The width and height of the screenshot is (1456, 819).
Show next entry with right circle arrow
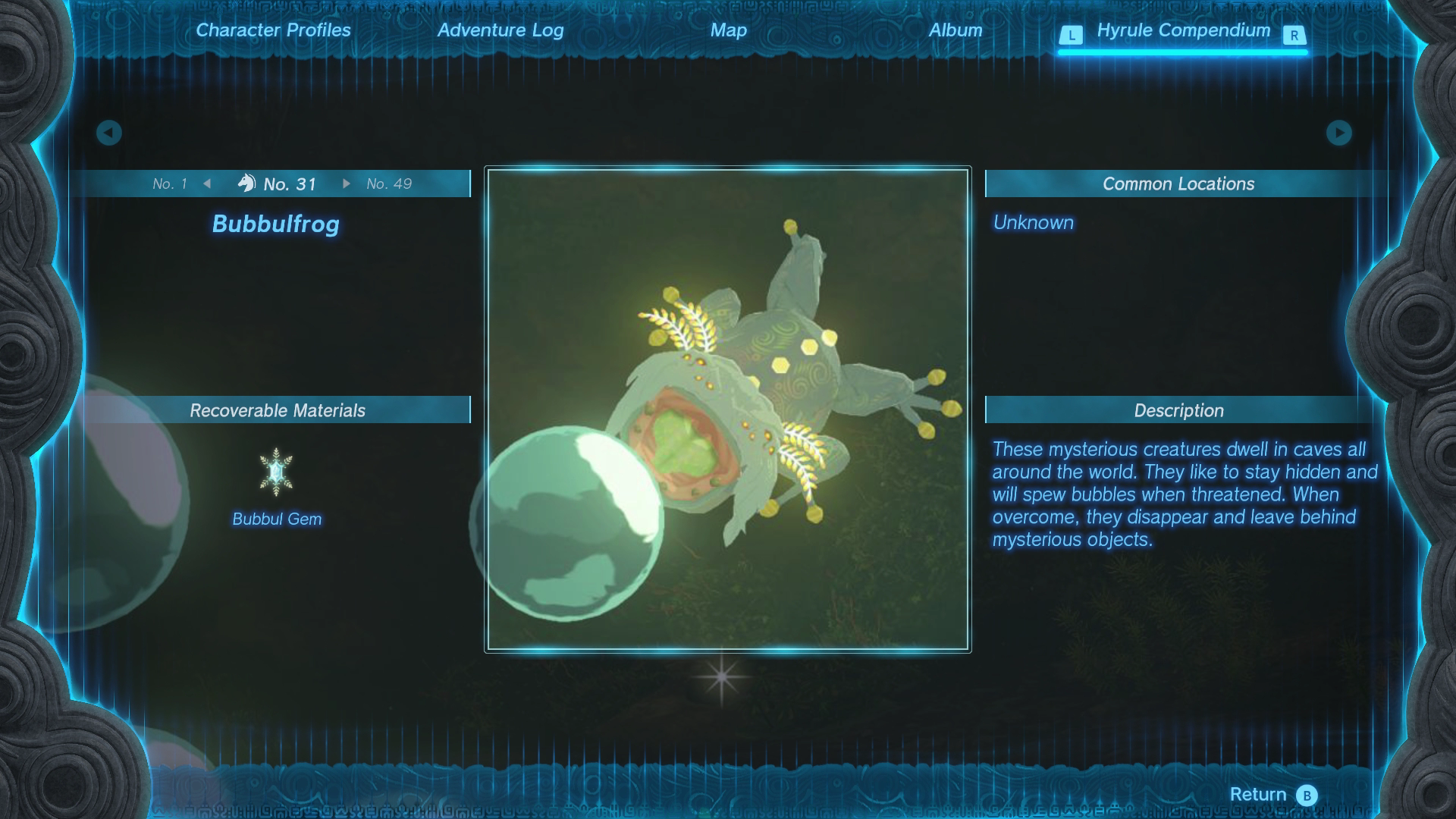coord(1338,133)
